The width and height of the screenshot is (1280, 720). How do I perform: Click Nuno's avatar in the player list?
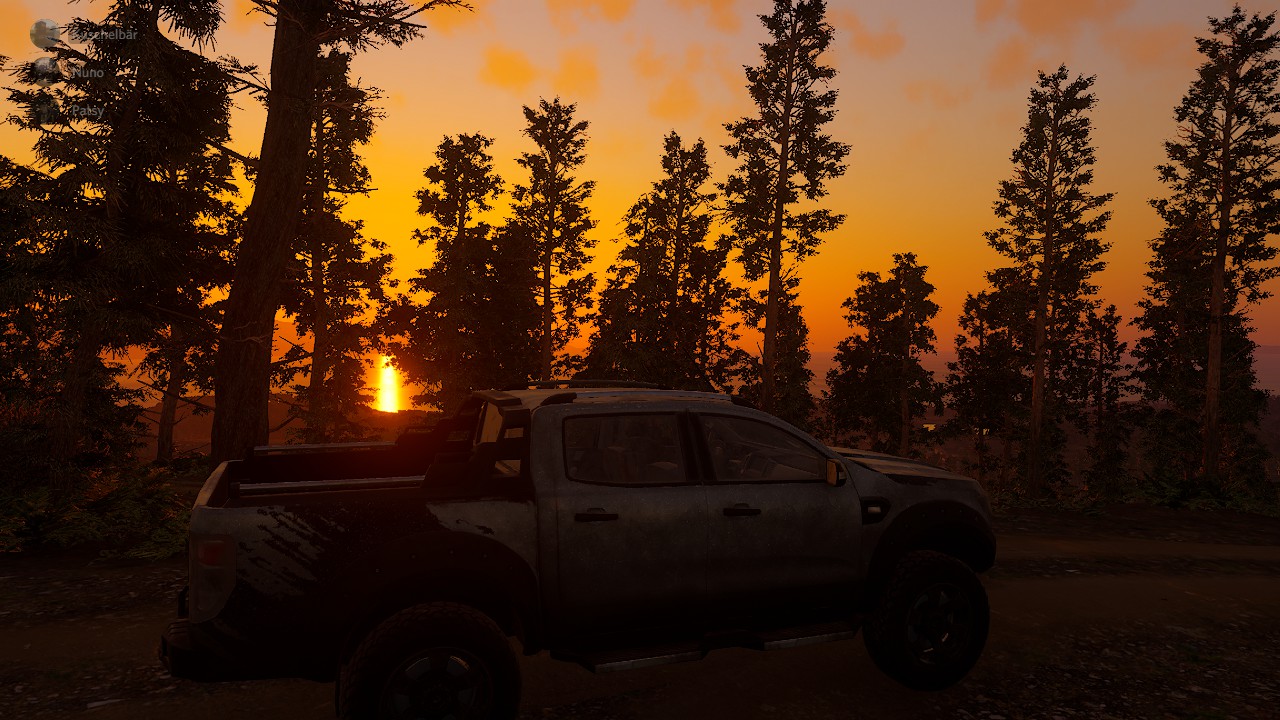pos(45,70)
